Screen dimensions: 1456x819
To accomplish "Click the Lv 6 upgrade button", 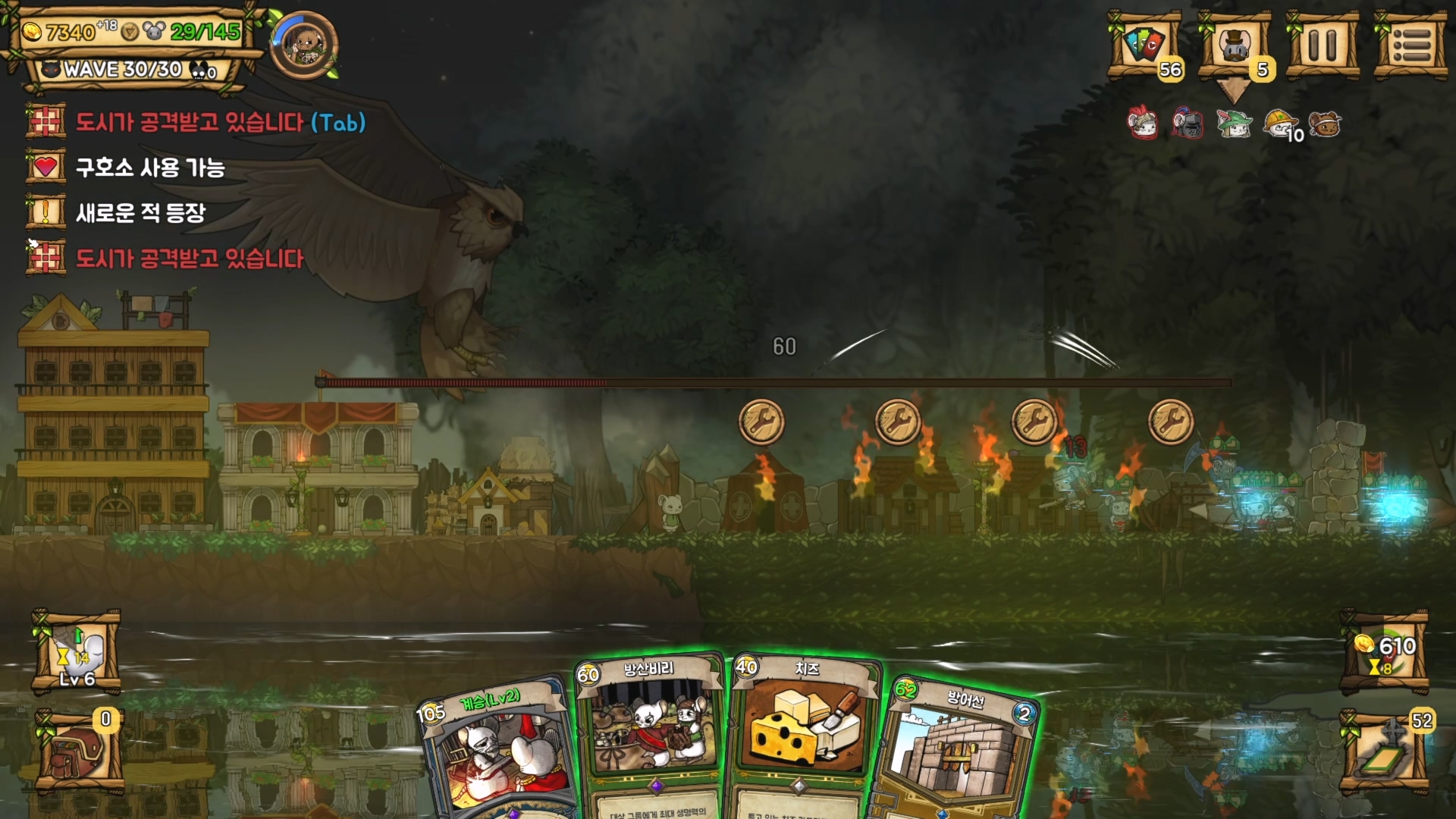I will click(77, 652).
